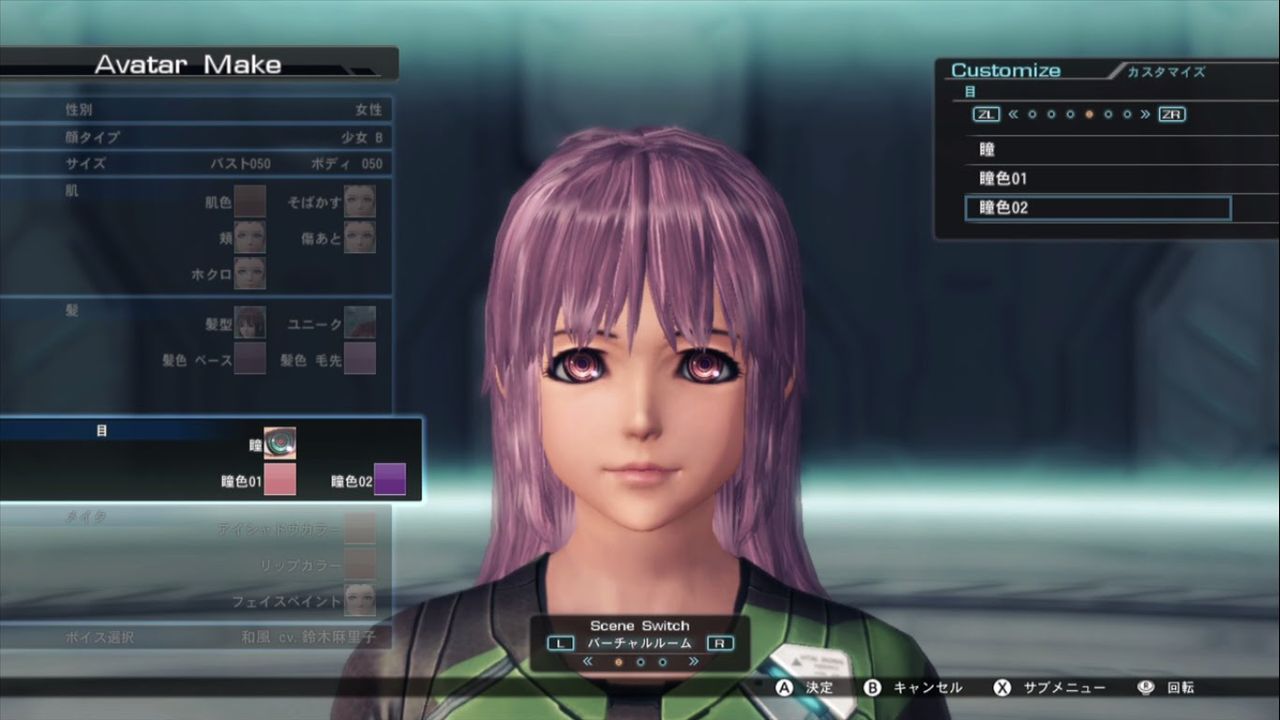Image resolution: width=1280 pixels, height=720 pixels.
Task: Click the » arrow beside ZR
Action: point(1145,114)
